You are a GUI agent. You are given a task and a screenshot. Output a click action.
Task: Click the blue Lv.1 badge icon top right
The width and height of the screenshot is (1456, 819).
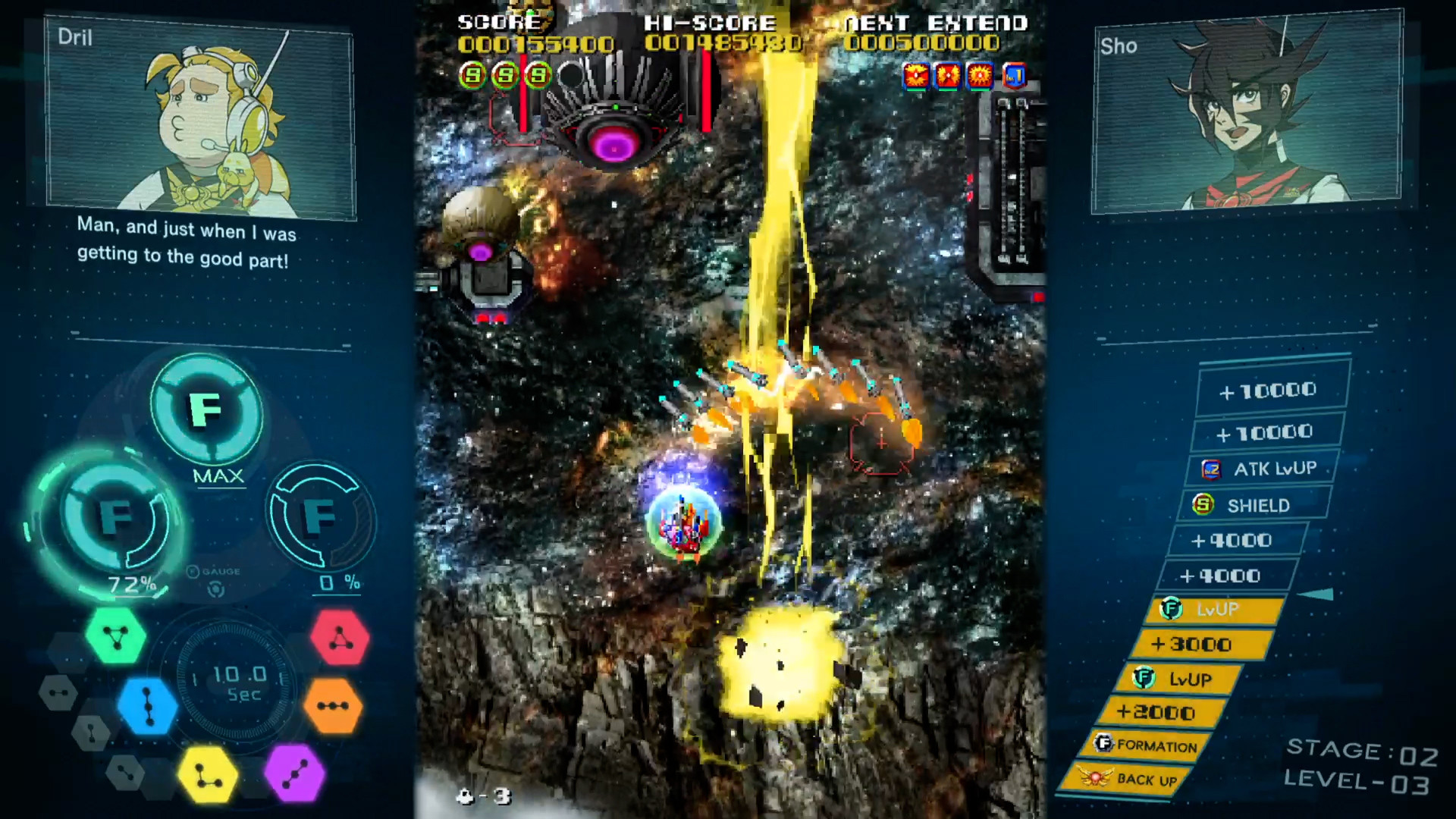point(1014,76)
